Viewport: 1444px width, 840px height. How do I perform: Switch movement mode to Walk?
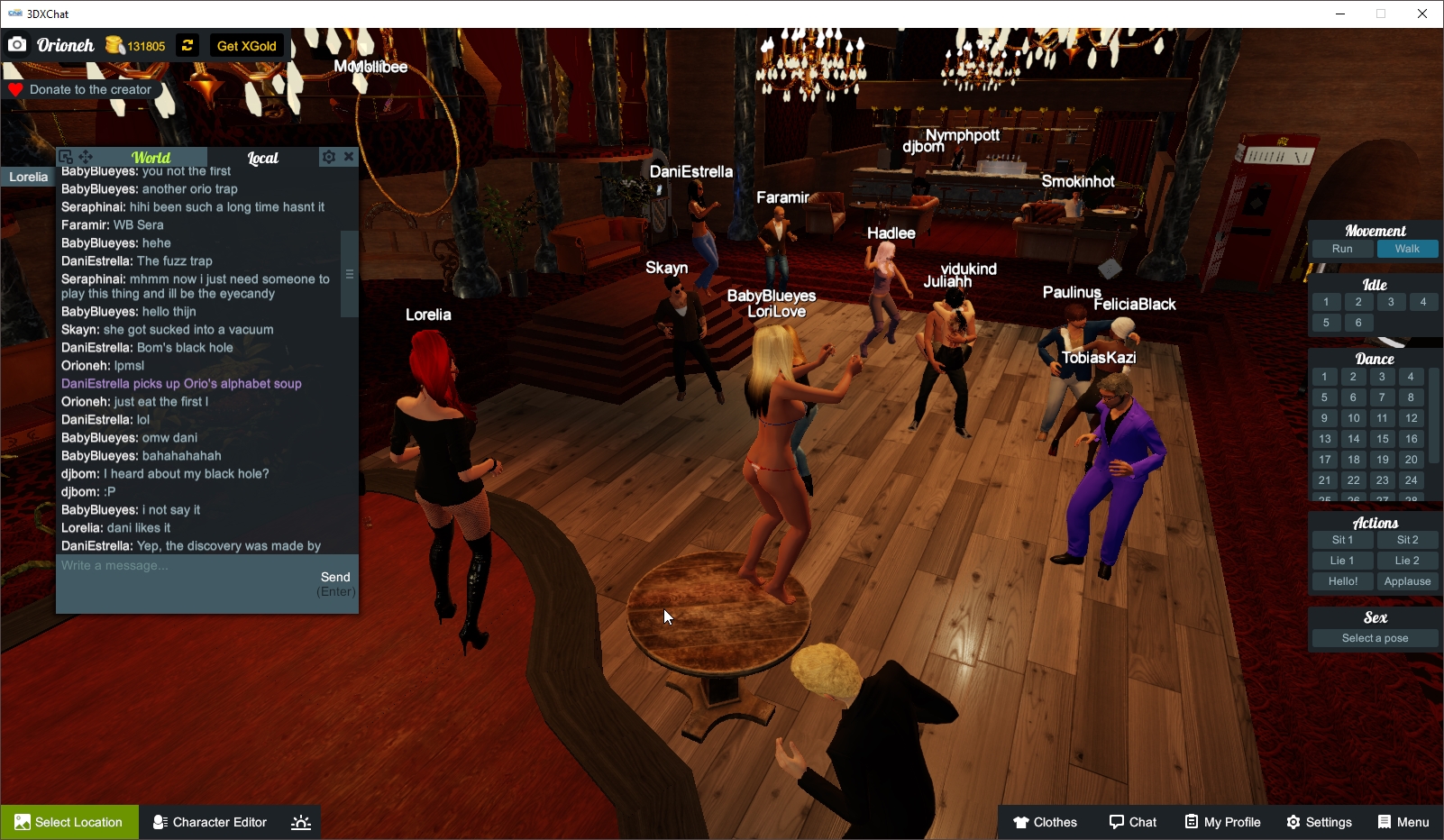pyautogui.click(x=1408, y=248)
